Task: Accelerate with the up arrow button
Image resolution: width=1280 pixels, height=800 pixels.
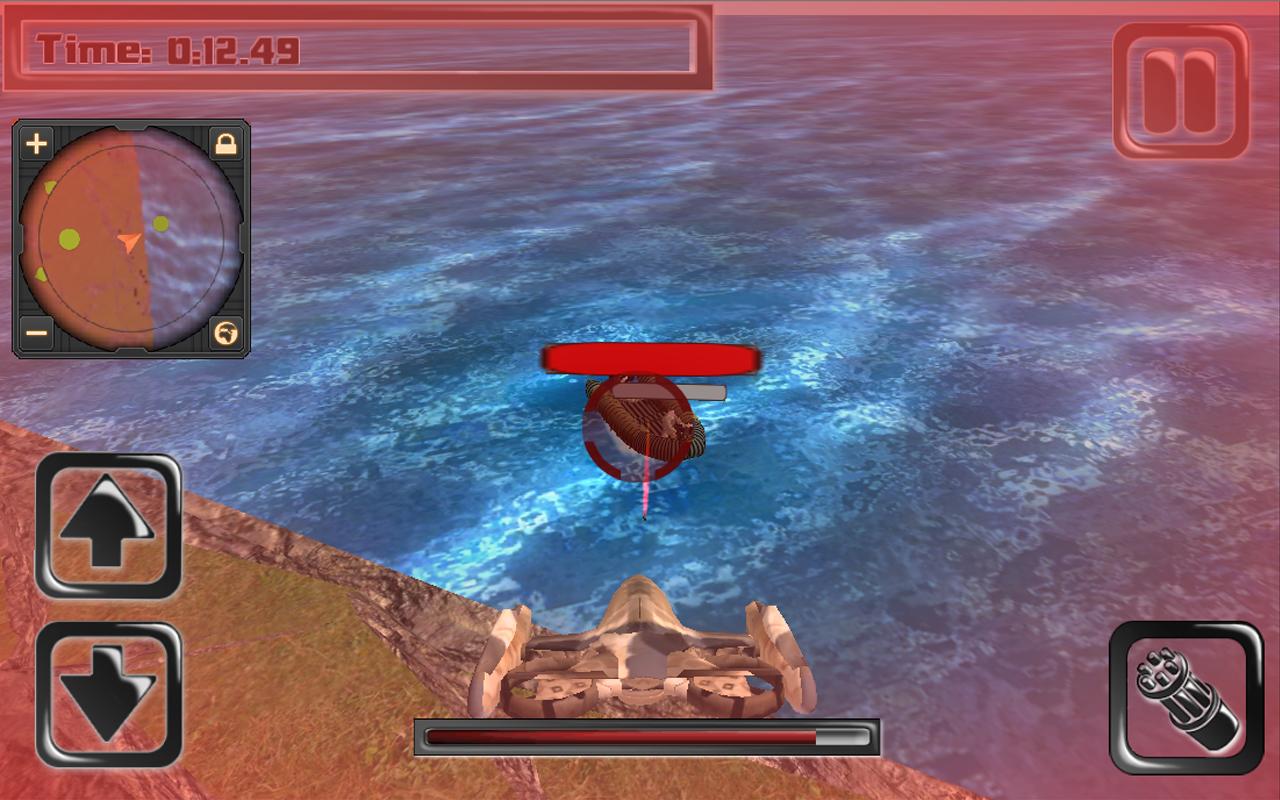Action: [x=108, y=526]
